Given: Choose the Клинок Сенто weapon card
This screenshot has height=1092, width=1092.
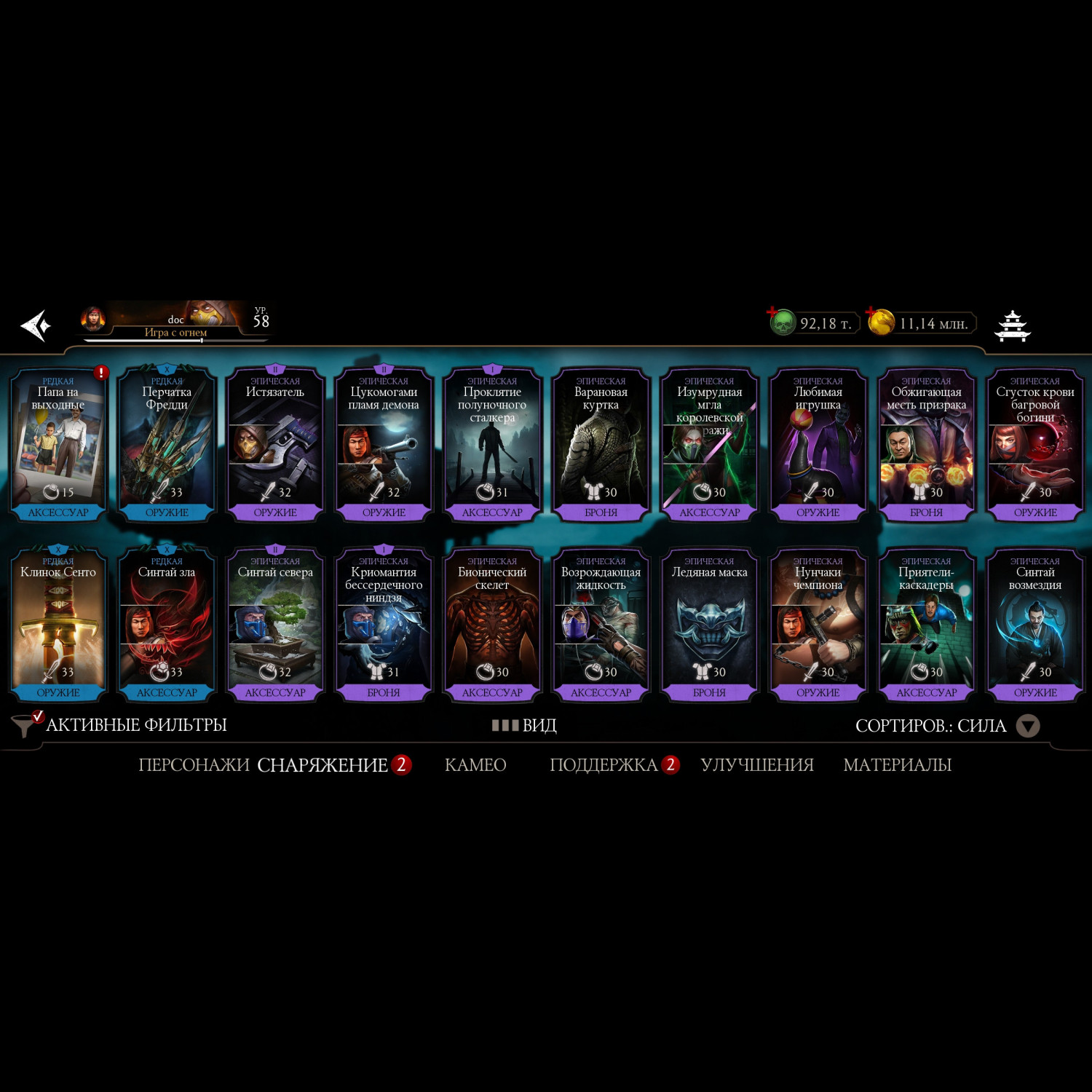Looking at the screenshot, I should pyautogui.click(x=58, y=625).
